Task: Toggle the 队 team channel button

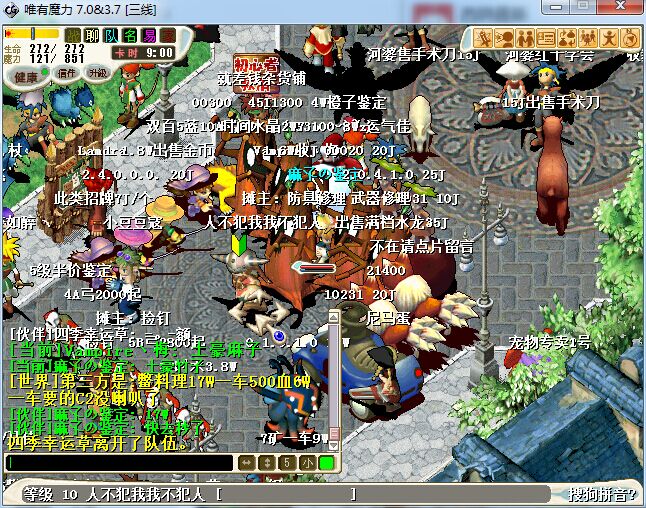Action: coord(111,35)
